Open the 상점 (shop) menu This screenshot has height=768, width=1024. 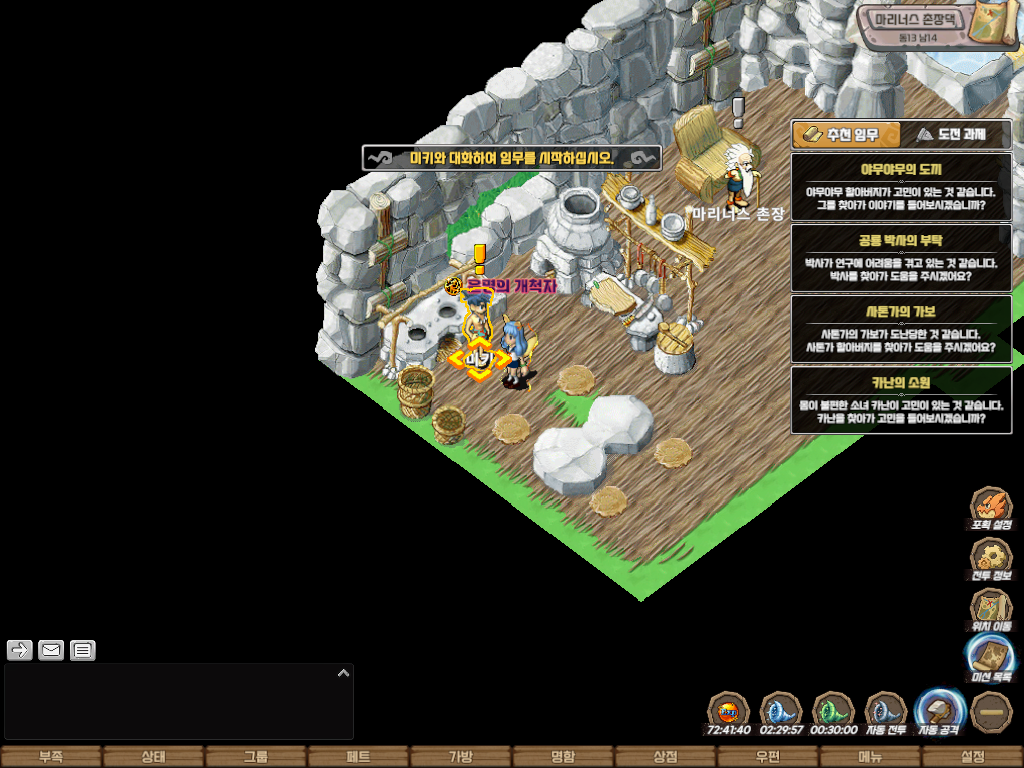(665, 757)
